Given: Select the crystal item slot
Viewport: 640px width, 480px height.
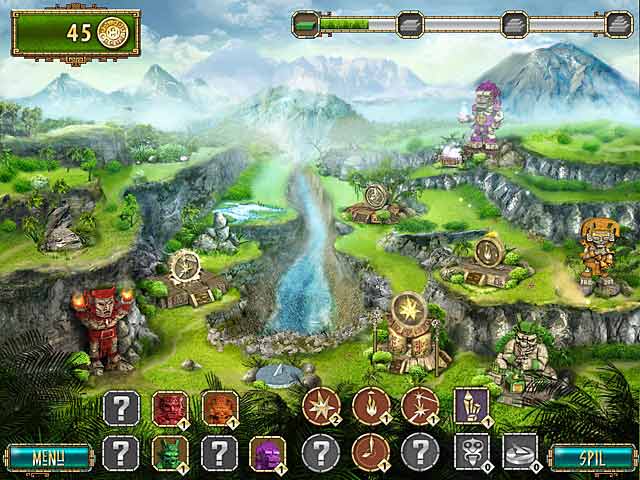Looking at the screenshot, I should 470,406.
